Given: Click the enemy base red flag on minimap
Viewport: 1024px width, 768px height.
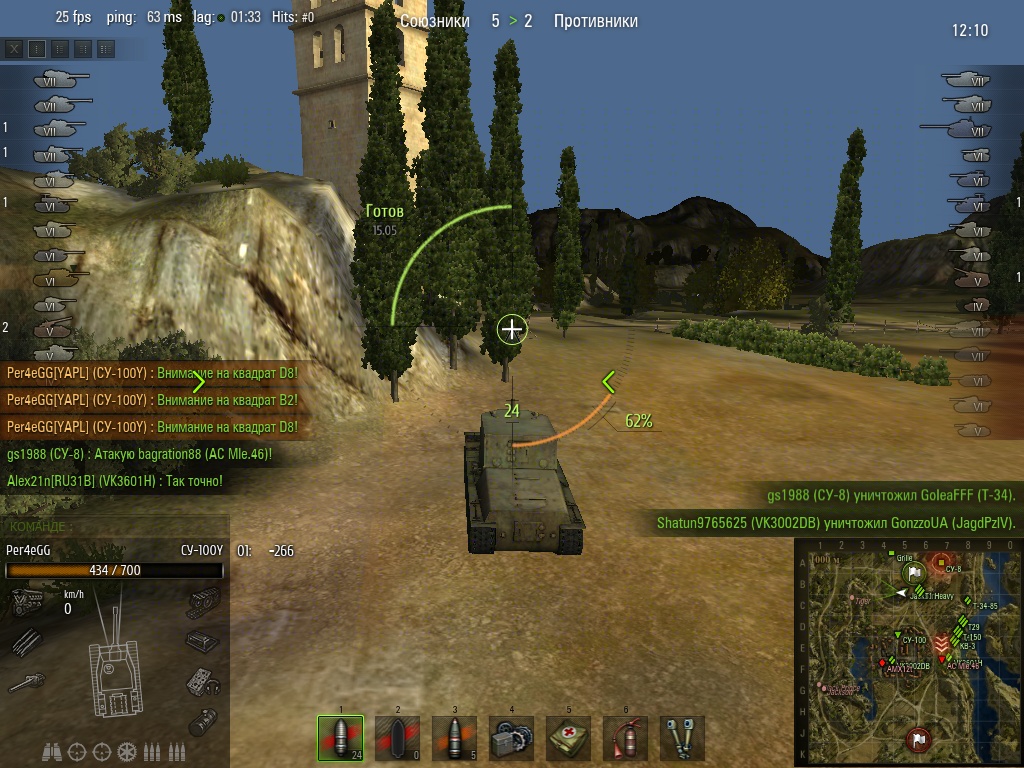Looking at the screenshot, I should 917,739.
